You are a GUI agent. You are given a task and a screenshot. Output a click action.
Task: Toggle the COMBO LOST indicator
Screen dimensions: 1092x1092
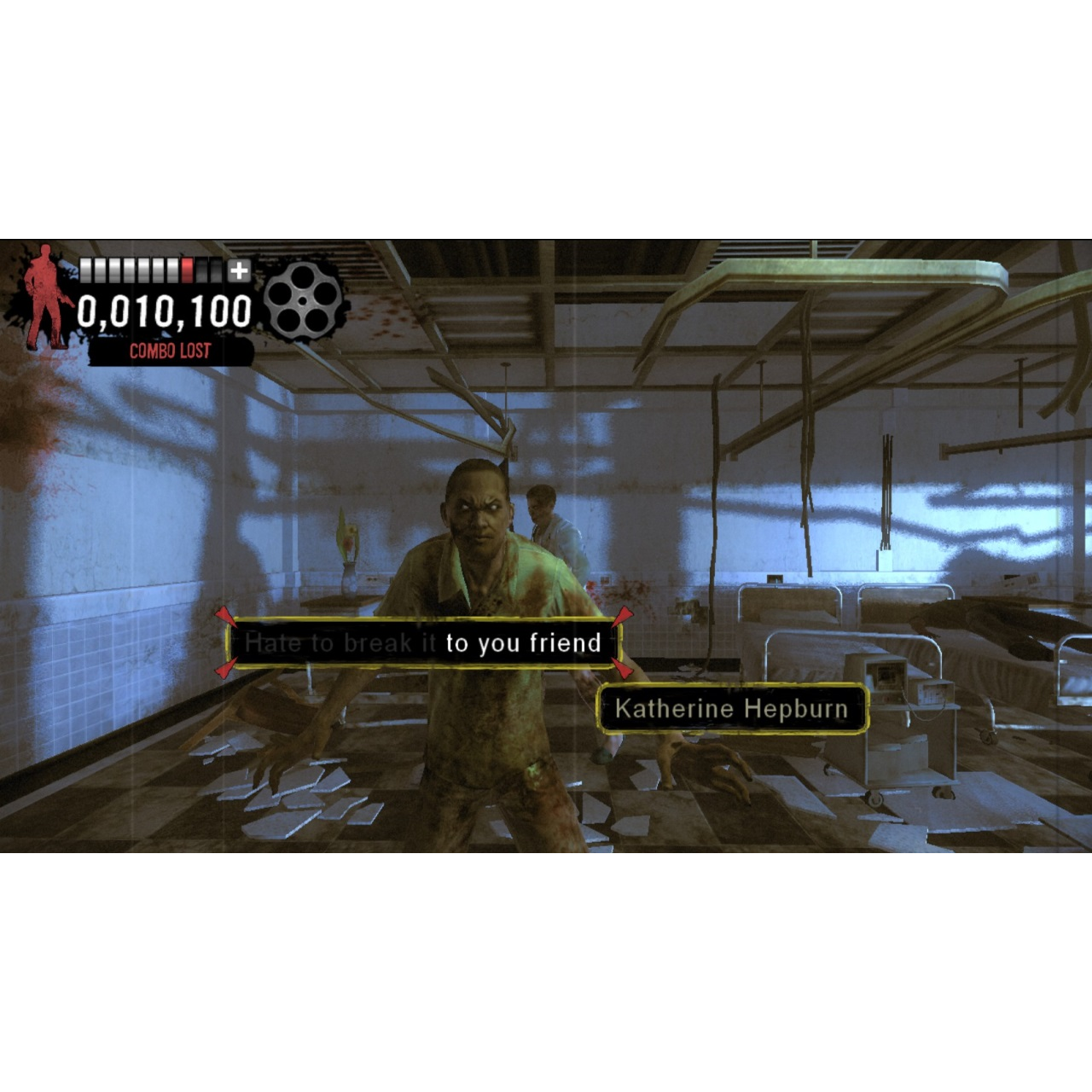click(x=169, y=349)
